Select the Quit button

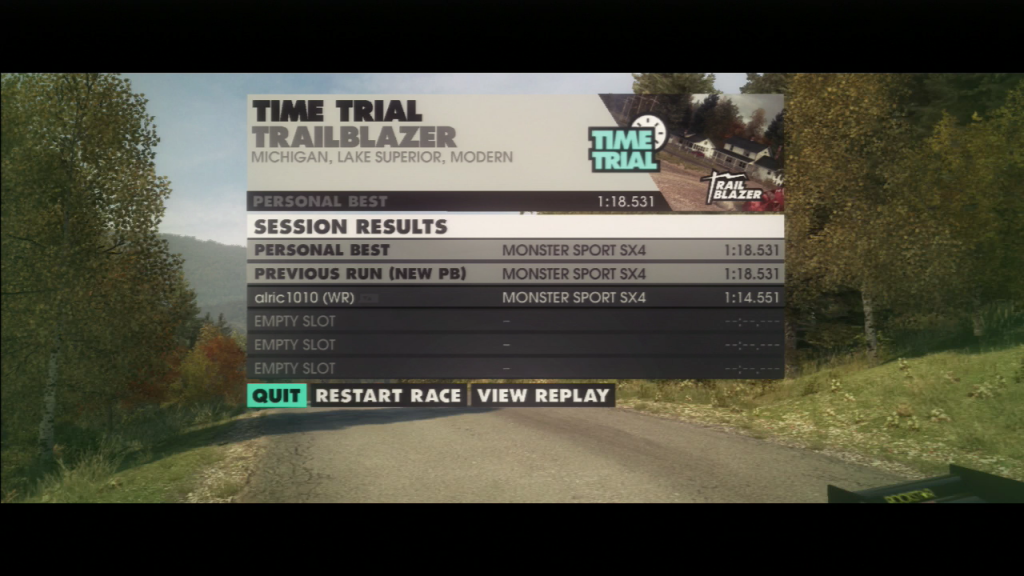tap(276, 395)
